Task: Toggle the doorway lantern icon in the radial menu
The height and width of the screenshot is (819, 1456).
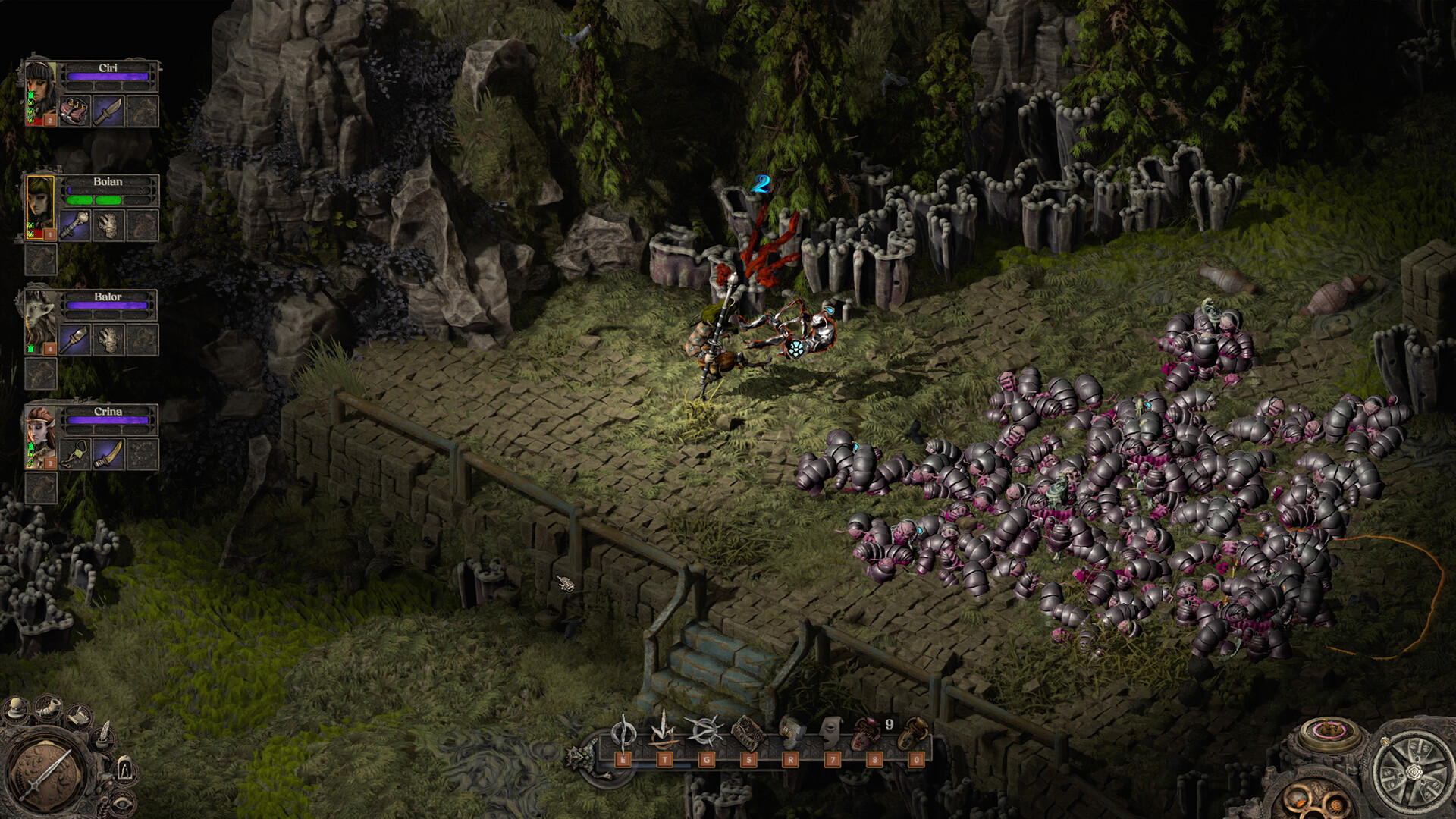Action: (124, 768)
